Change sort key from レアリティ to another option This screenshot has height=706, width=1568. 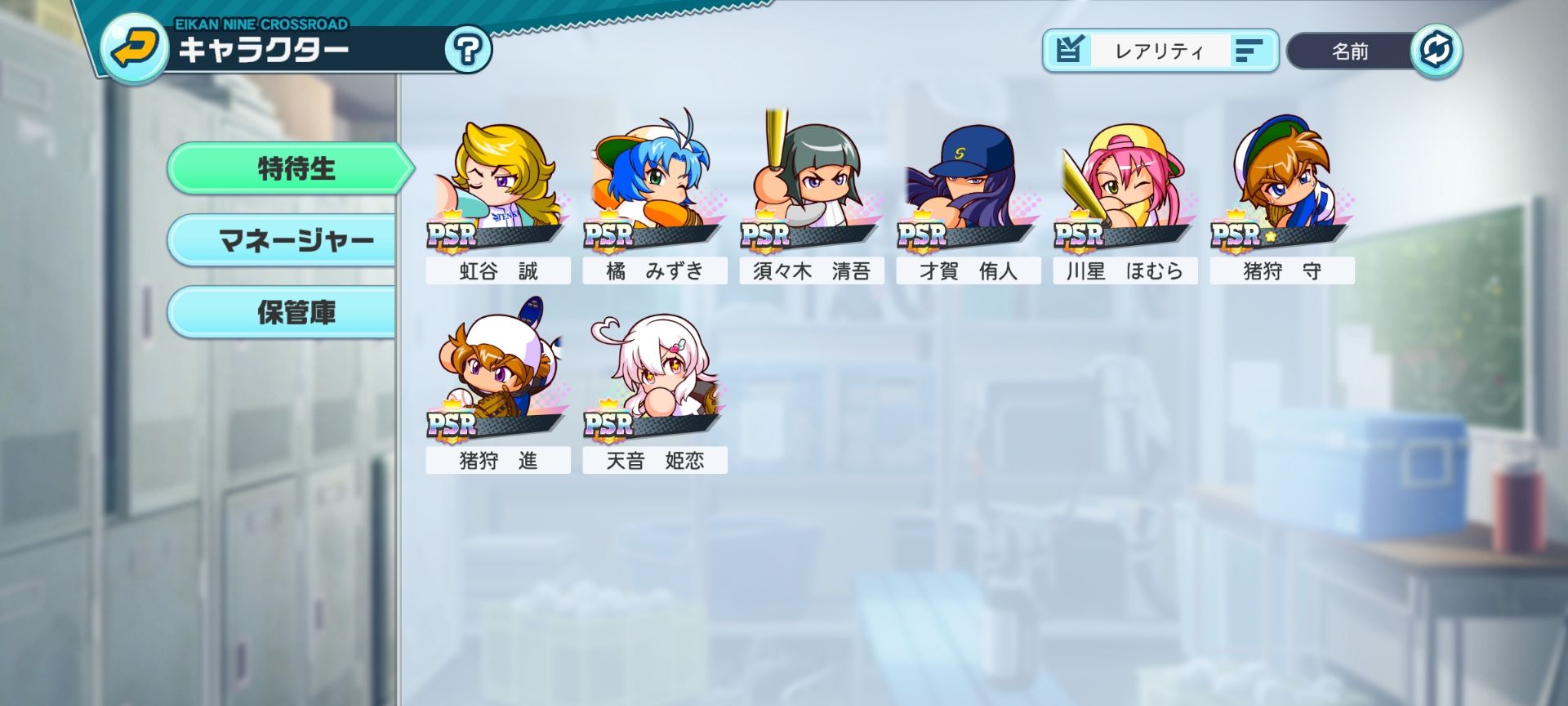click(x=1160, y=51)
